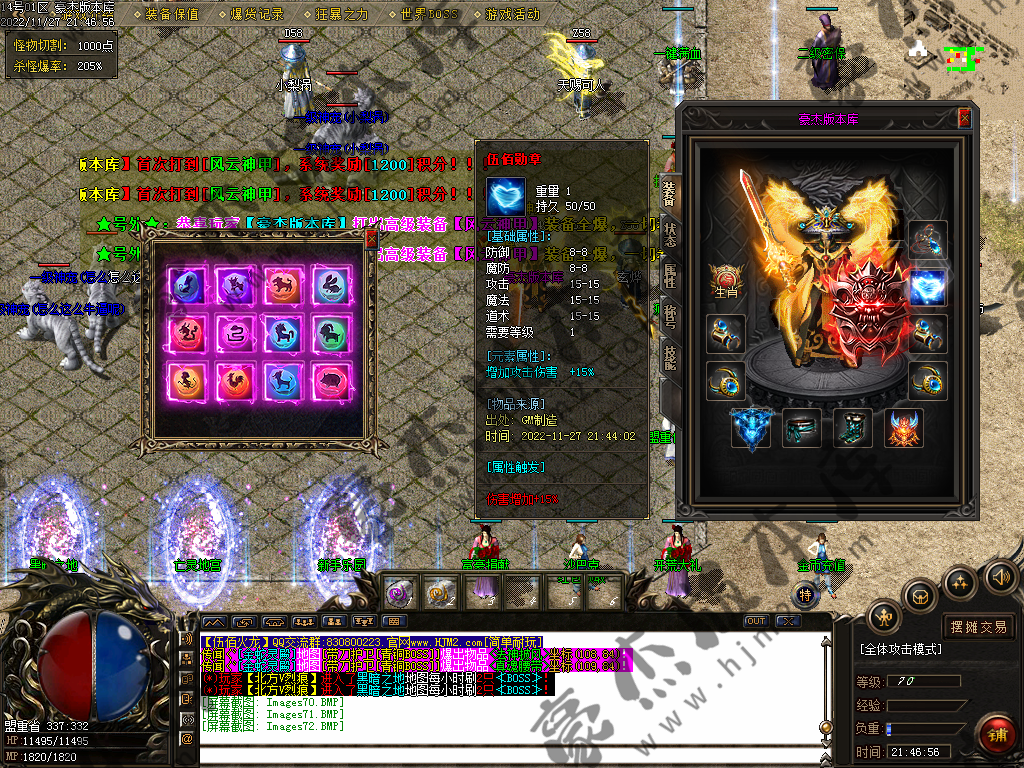Close the zodiac stones panel
Screen dimensions: 1024x768
pyautogui.click(x=371, y=239)
